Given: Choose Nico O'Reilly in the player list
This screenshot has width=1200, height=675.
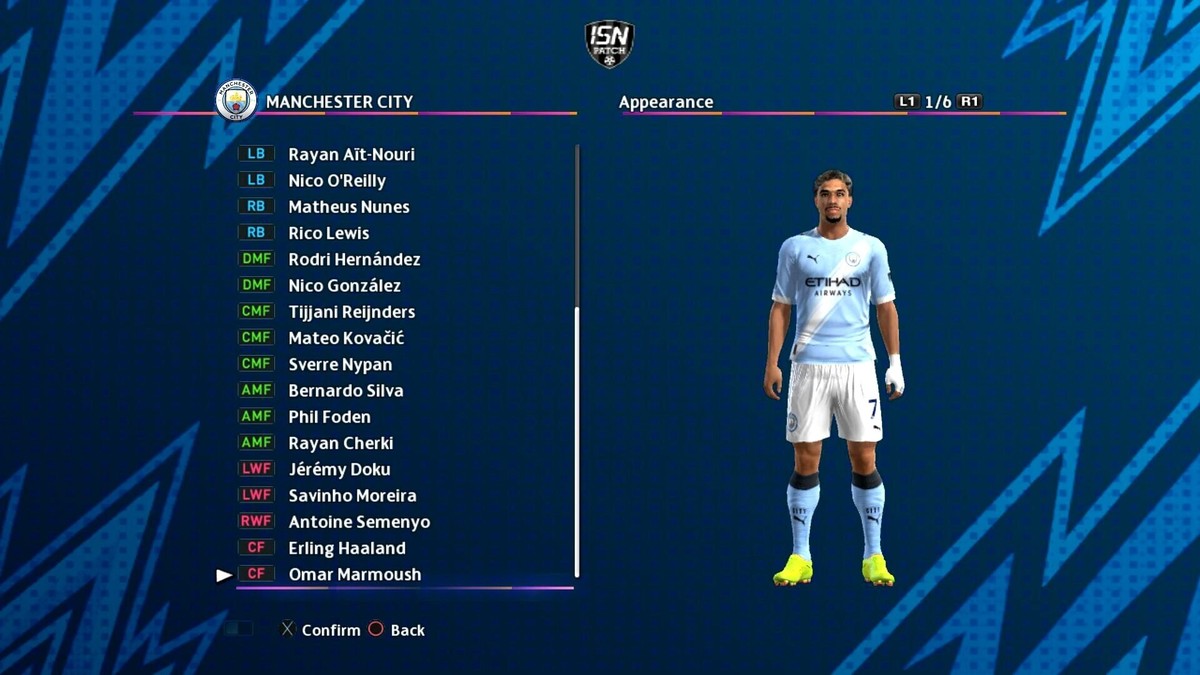Looking at the screenshot, I should tap(337, 181).
